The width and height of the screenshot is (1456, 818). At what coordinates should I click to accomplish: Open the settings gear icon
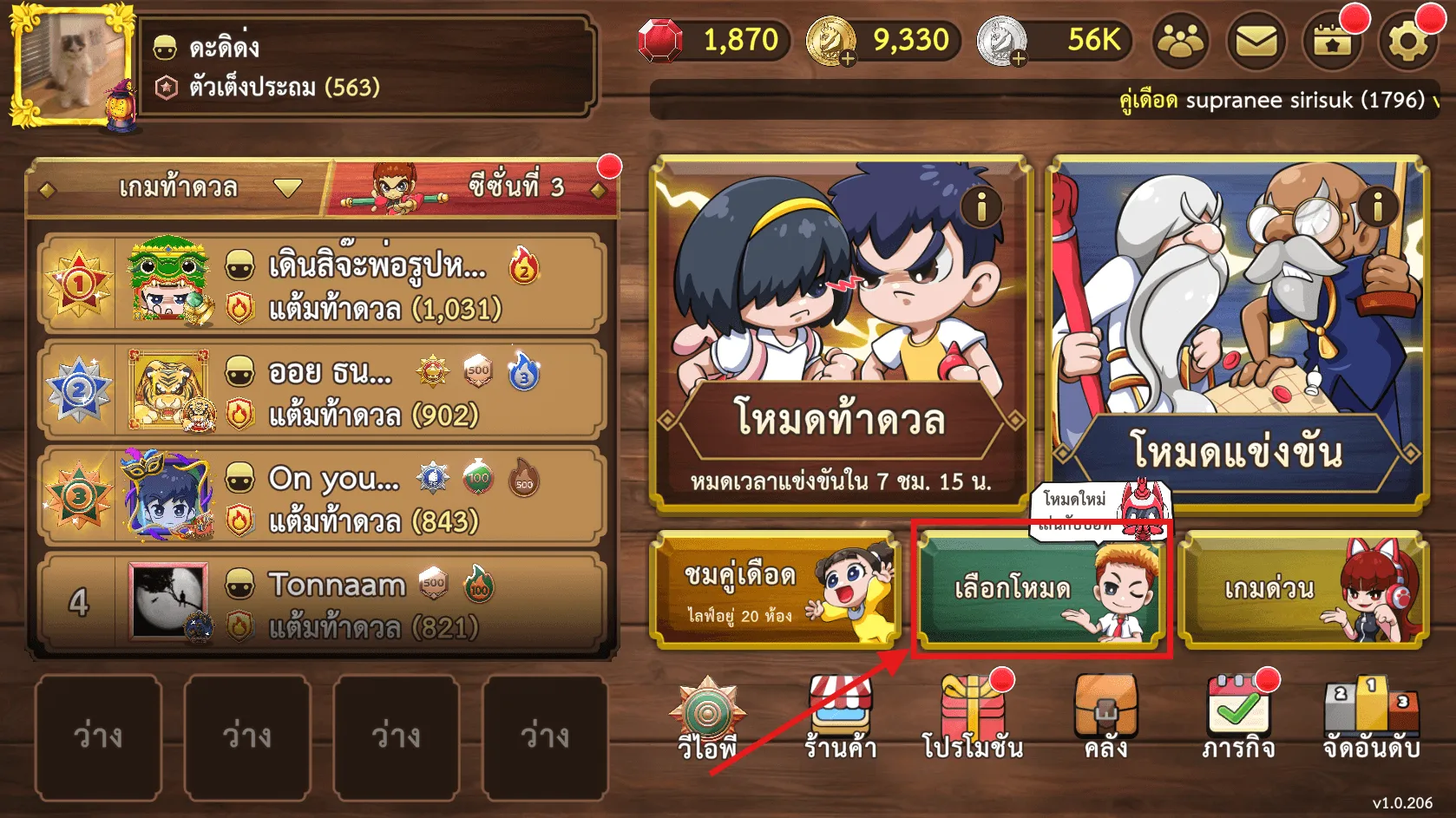tap(1407, 42)
